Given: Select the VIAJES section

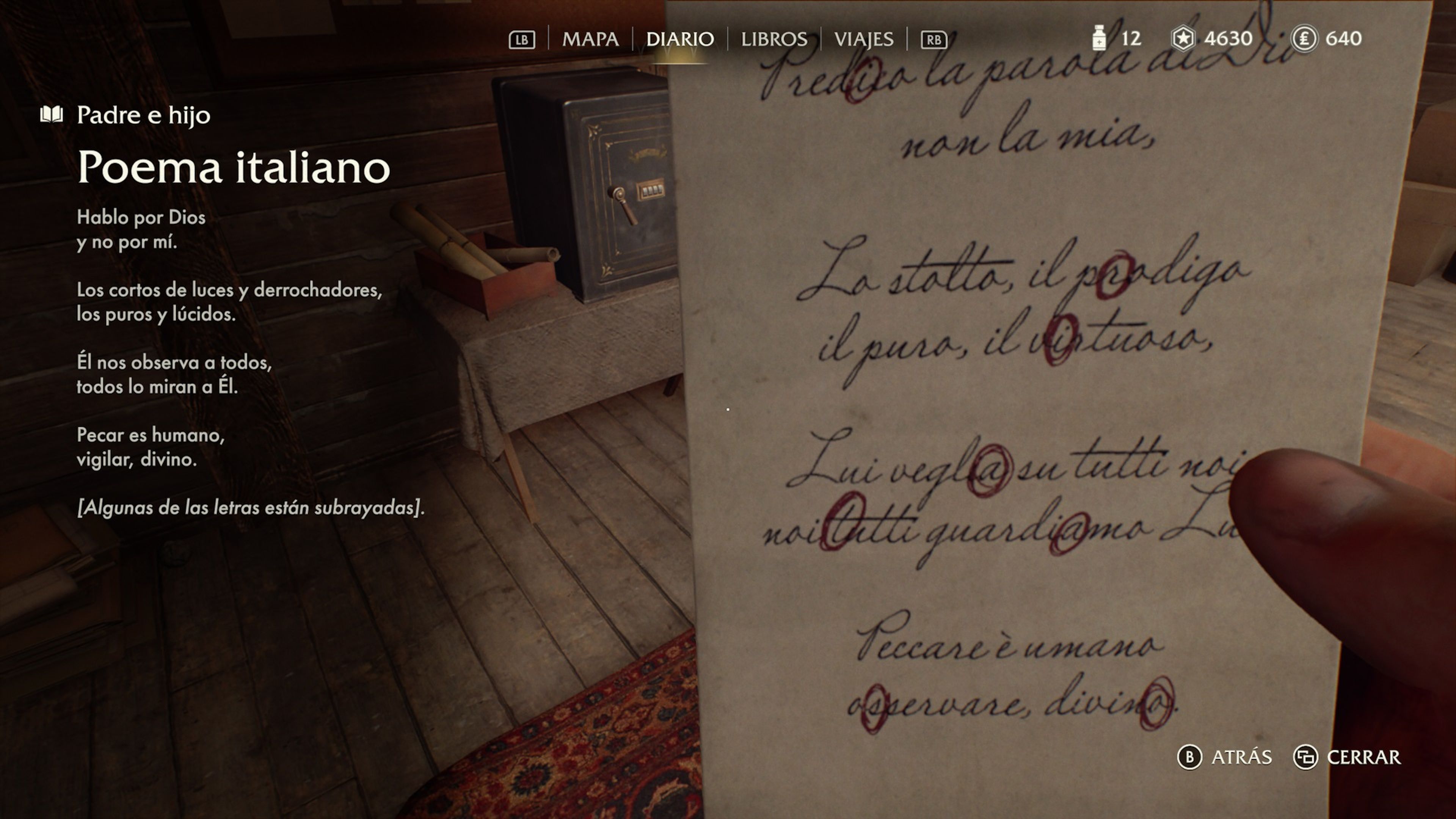Looking at the screenshot, I should pyautogui.click(x=865, y=39).
